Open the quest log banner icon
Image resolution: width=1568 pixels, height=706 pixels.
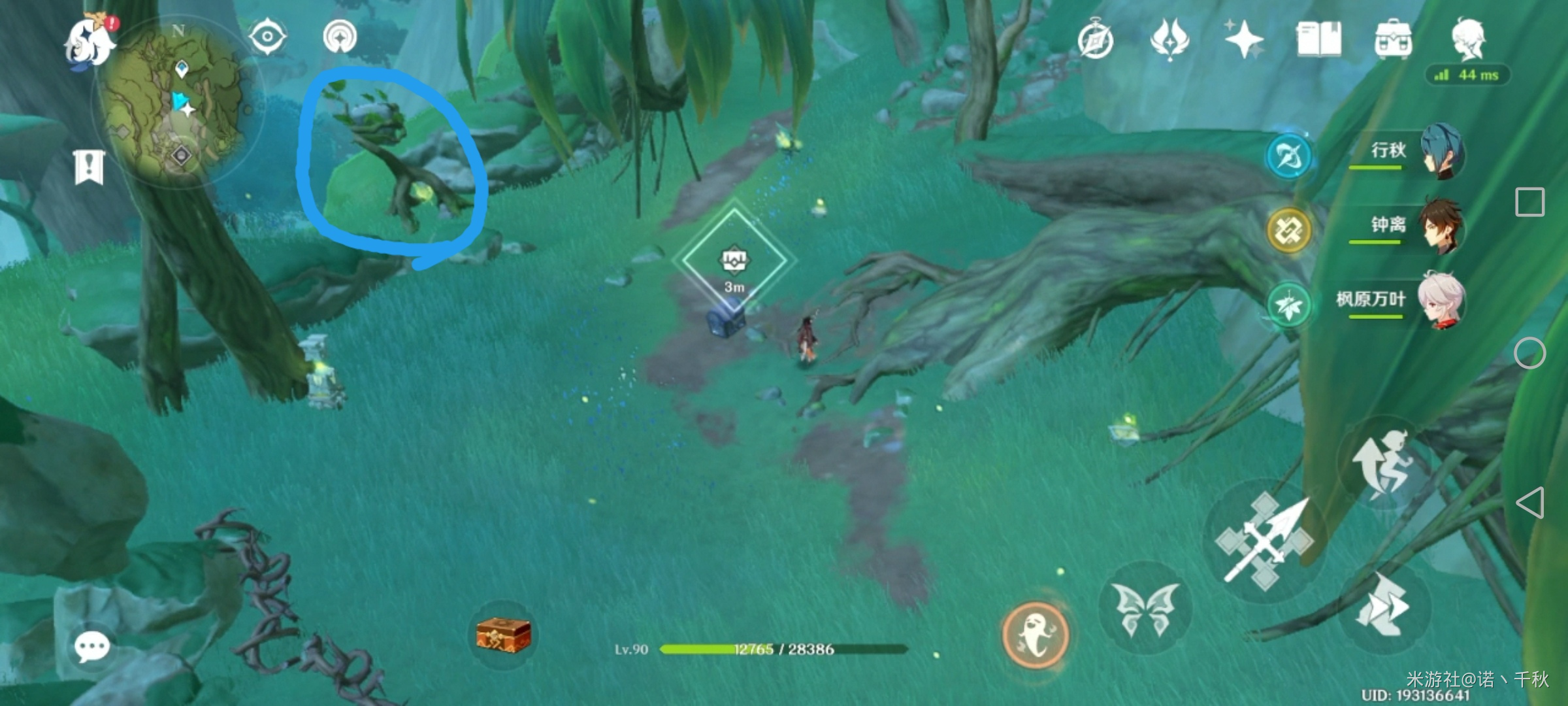click(x=89, y=167)
